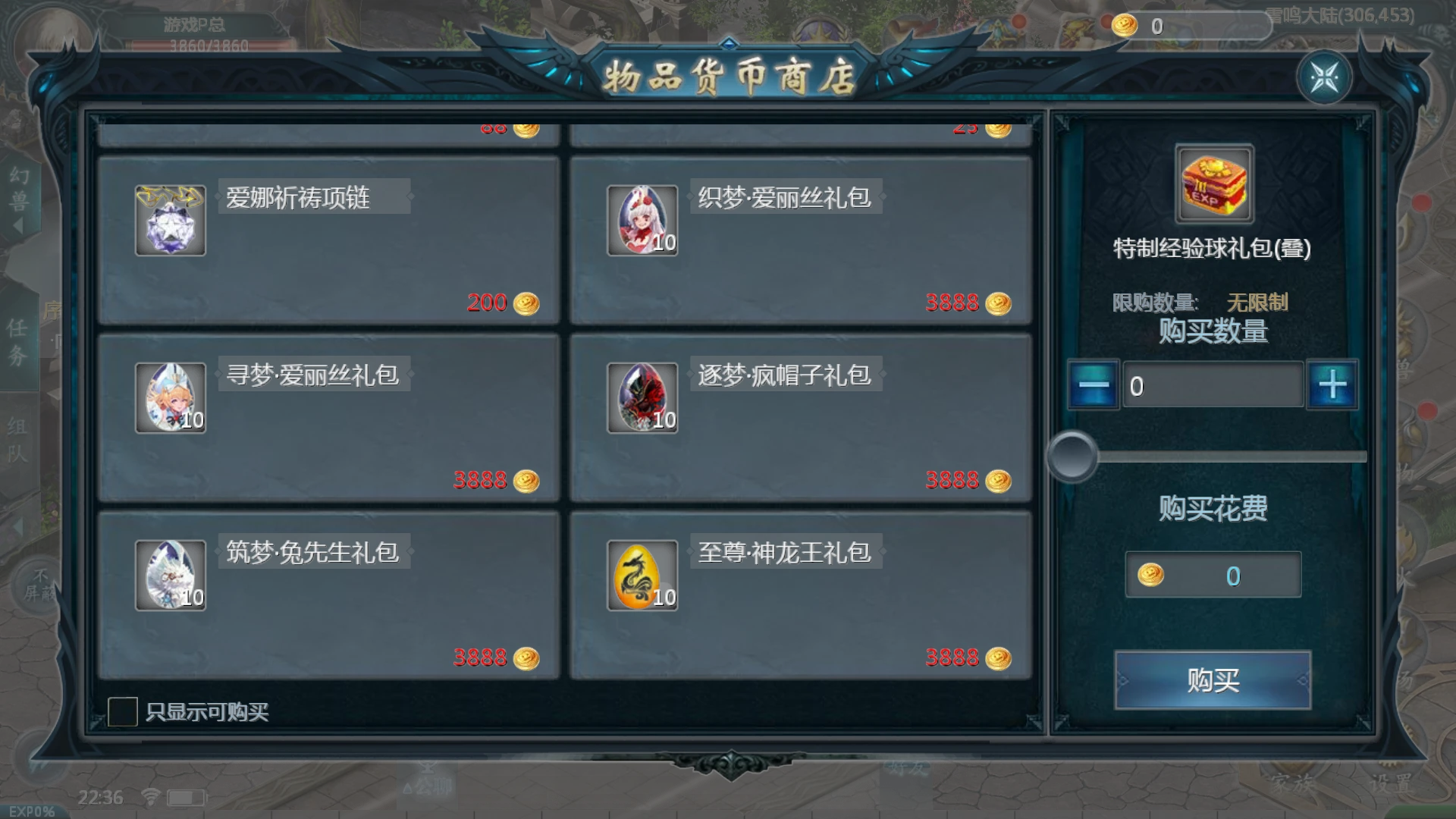Click the 织梦·爱丽丝礼包 egg icon
This screenshot has width=1456, height=819.
[x=642, y=220]
